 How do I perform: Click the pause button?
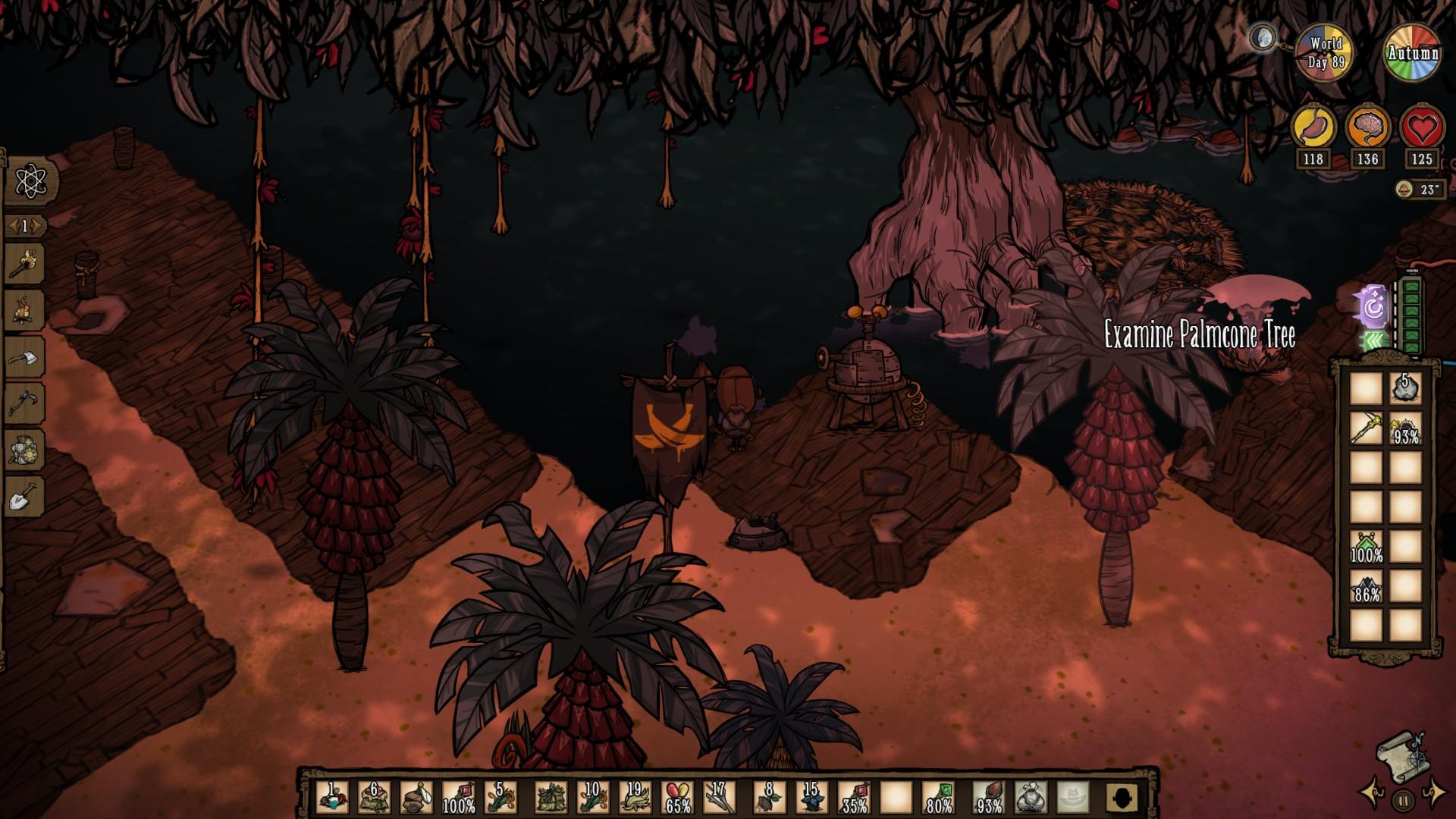(1403, 799)
